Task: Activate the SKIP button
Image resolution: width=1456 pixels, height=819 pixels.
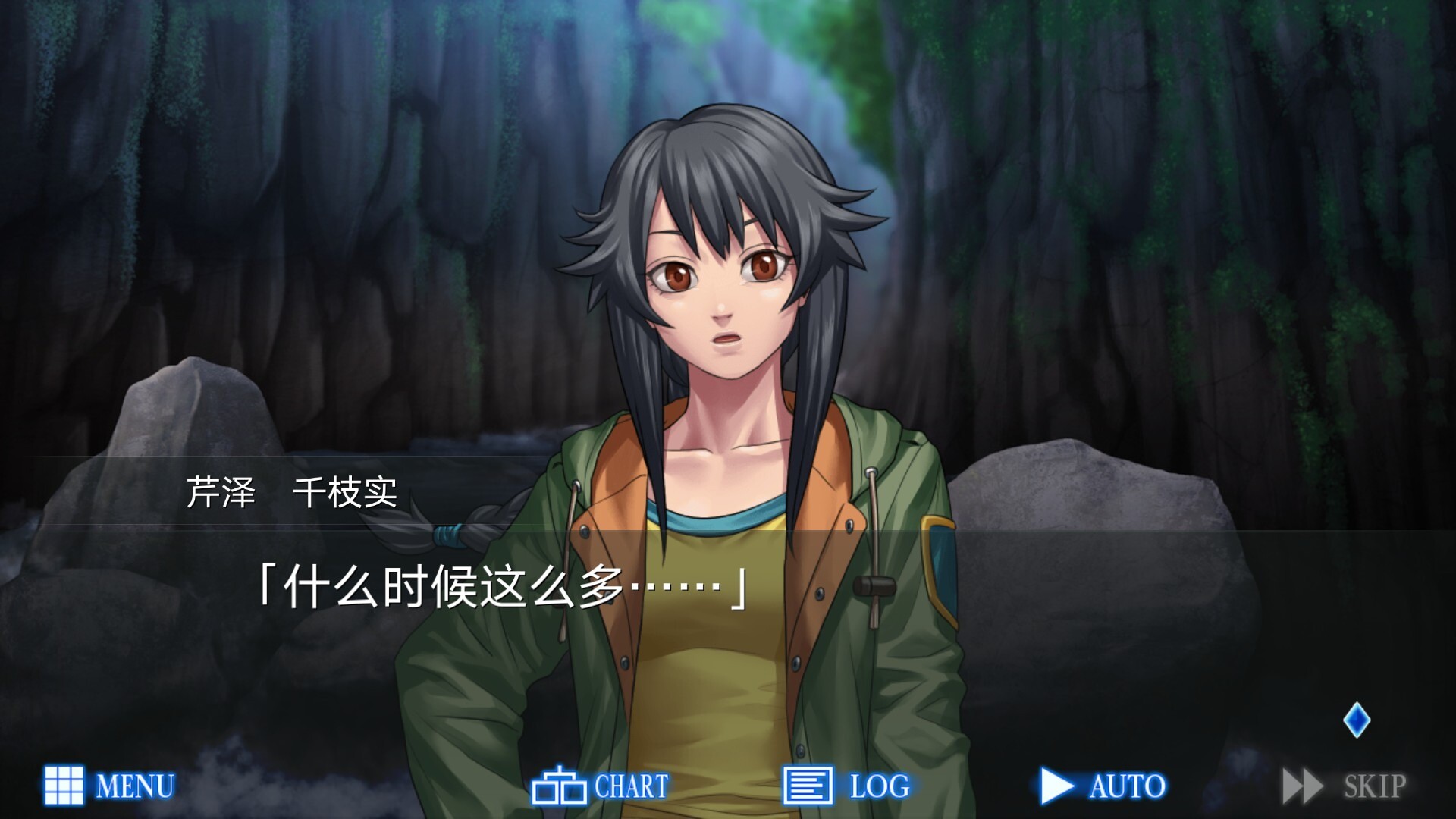Action: click(x=1345, y=786)
